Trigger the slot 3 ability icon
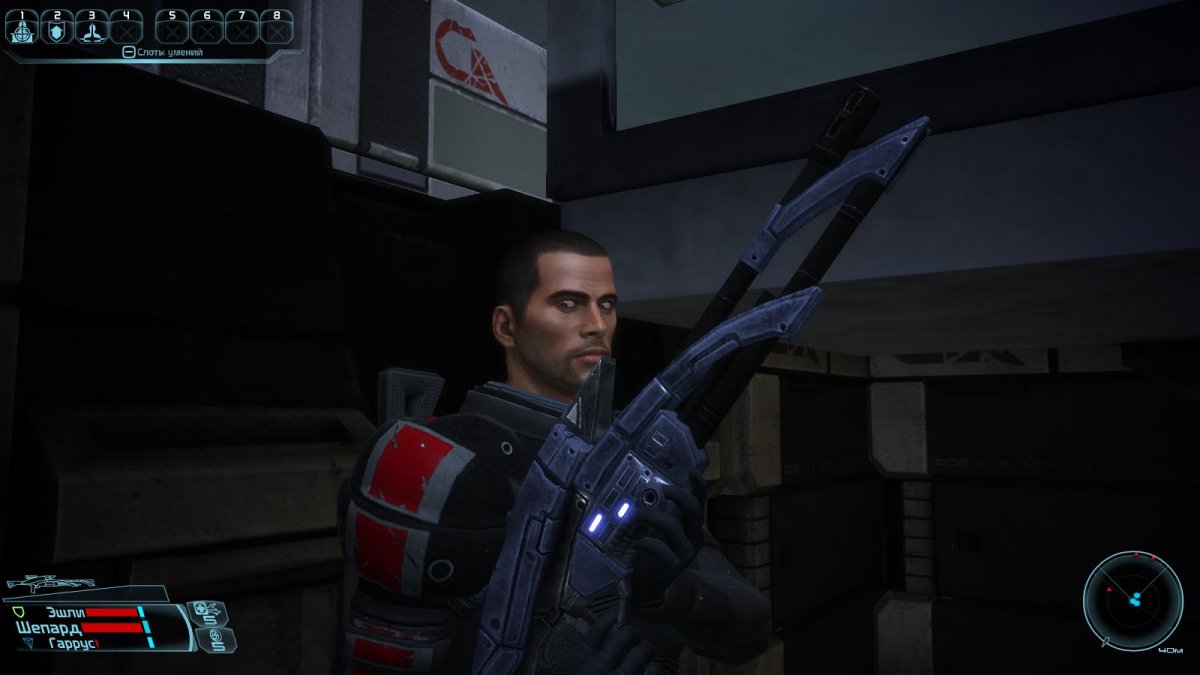Screen dimensions: 1200x675 (92, 30)
